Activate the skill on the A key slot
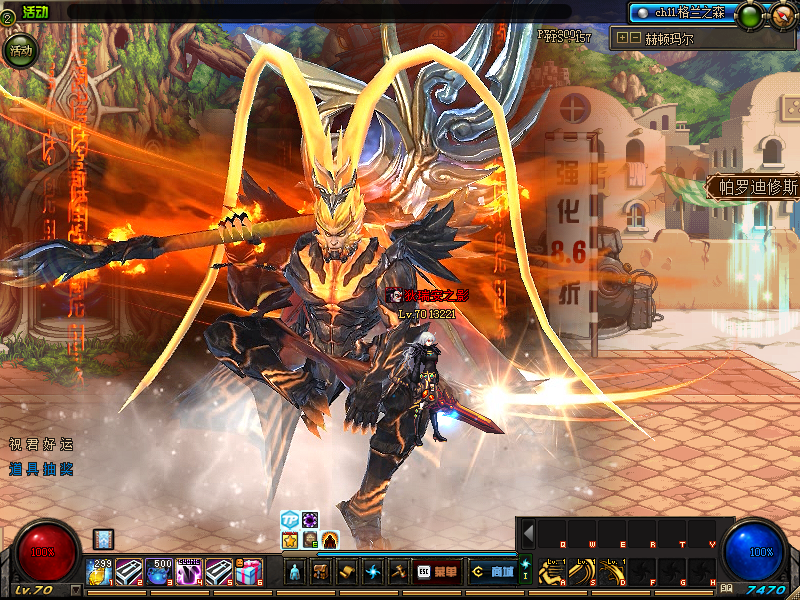800x600 pixels. pos(550,570)
